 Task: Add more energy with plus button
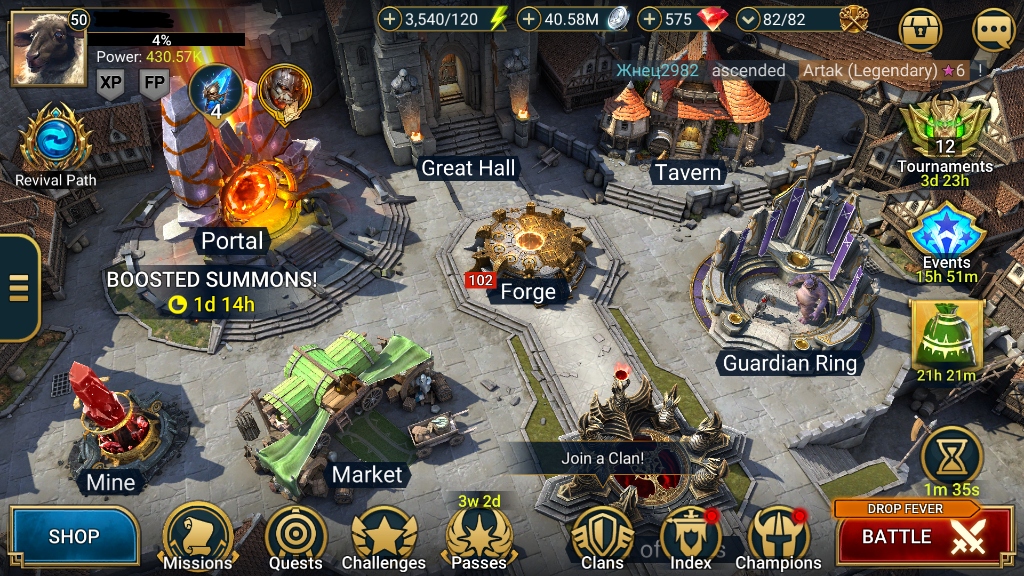[390, 19]
